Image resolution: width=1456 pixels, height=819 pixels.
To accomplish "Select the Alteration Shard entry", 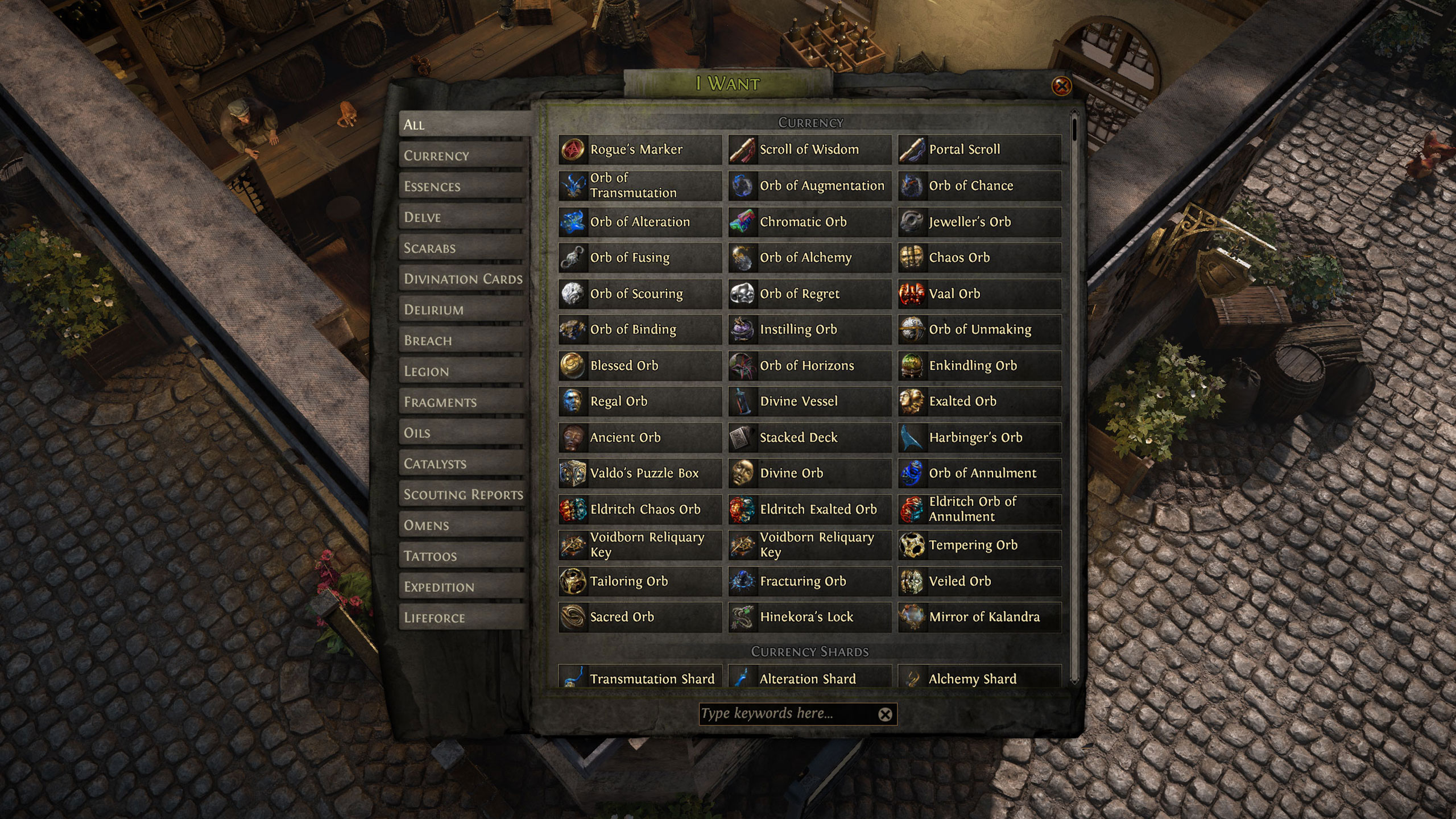I will (x=809, y=678).
